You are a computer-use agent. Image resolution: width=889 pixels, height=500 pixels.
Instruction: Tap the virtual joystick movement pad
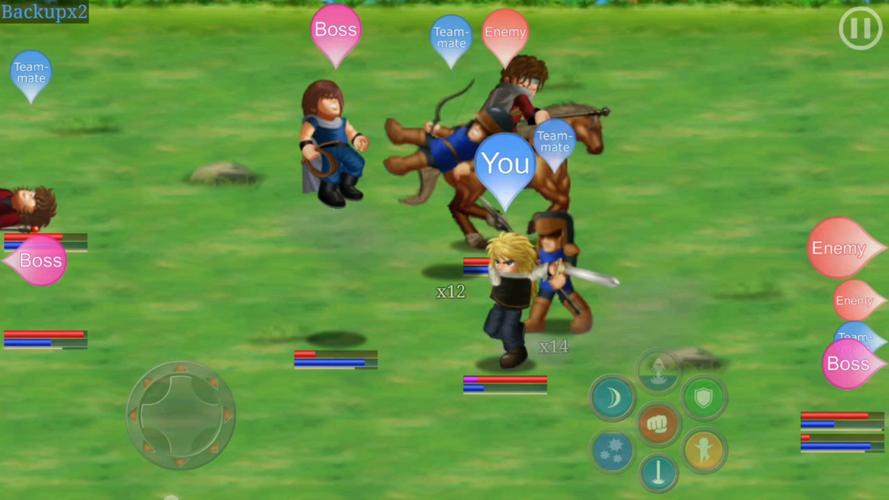tap(181, 414)
